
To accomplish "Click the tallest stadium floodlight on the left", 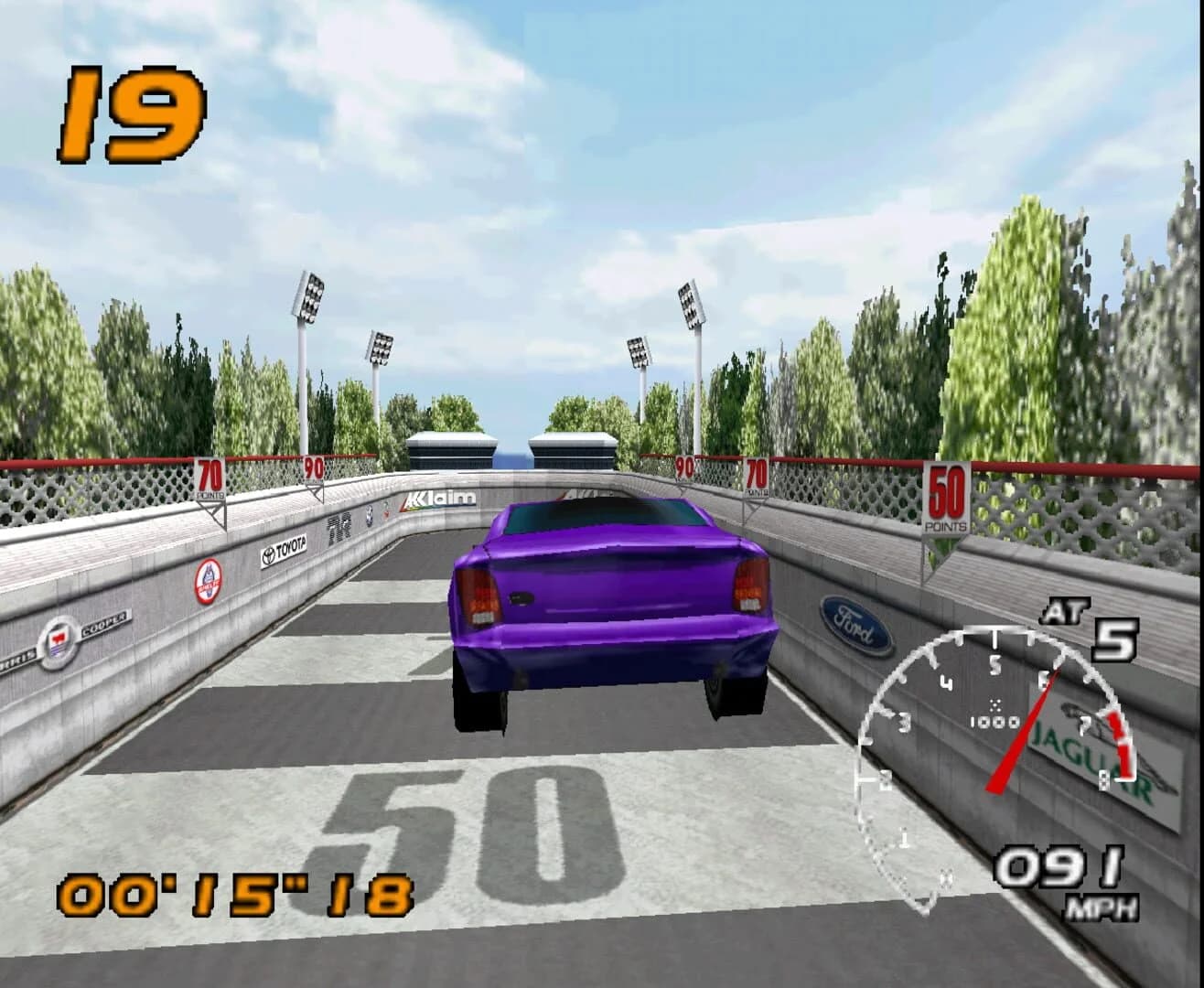I will (308, 297).
